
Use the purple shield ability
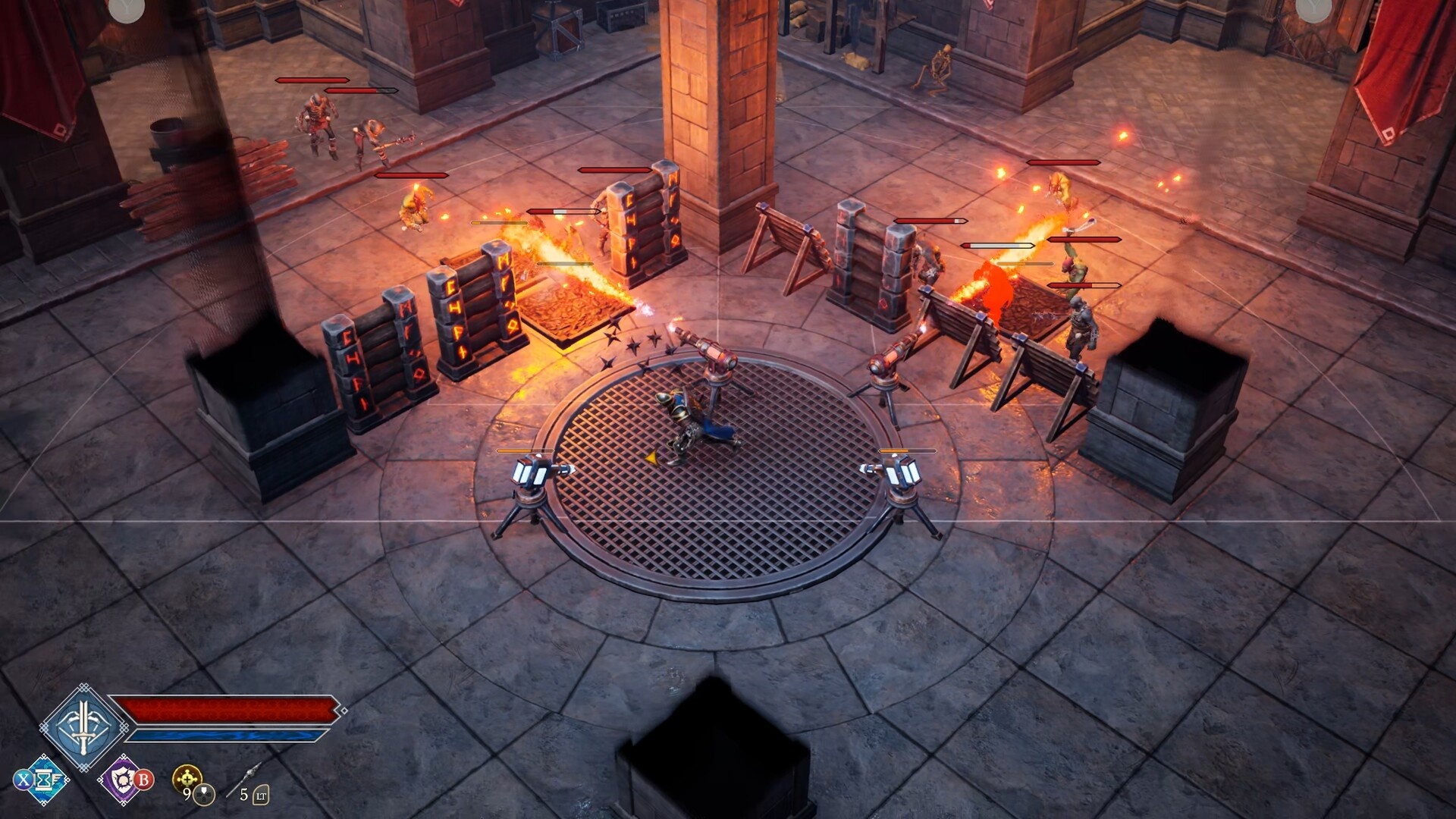pyautogui.click(x=122, y=780)
